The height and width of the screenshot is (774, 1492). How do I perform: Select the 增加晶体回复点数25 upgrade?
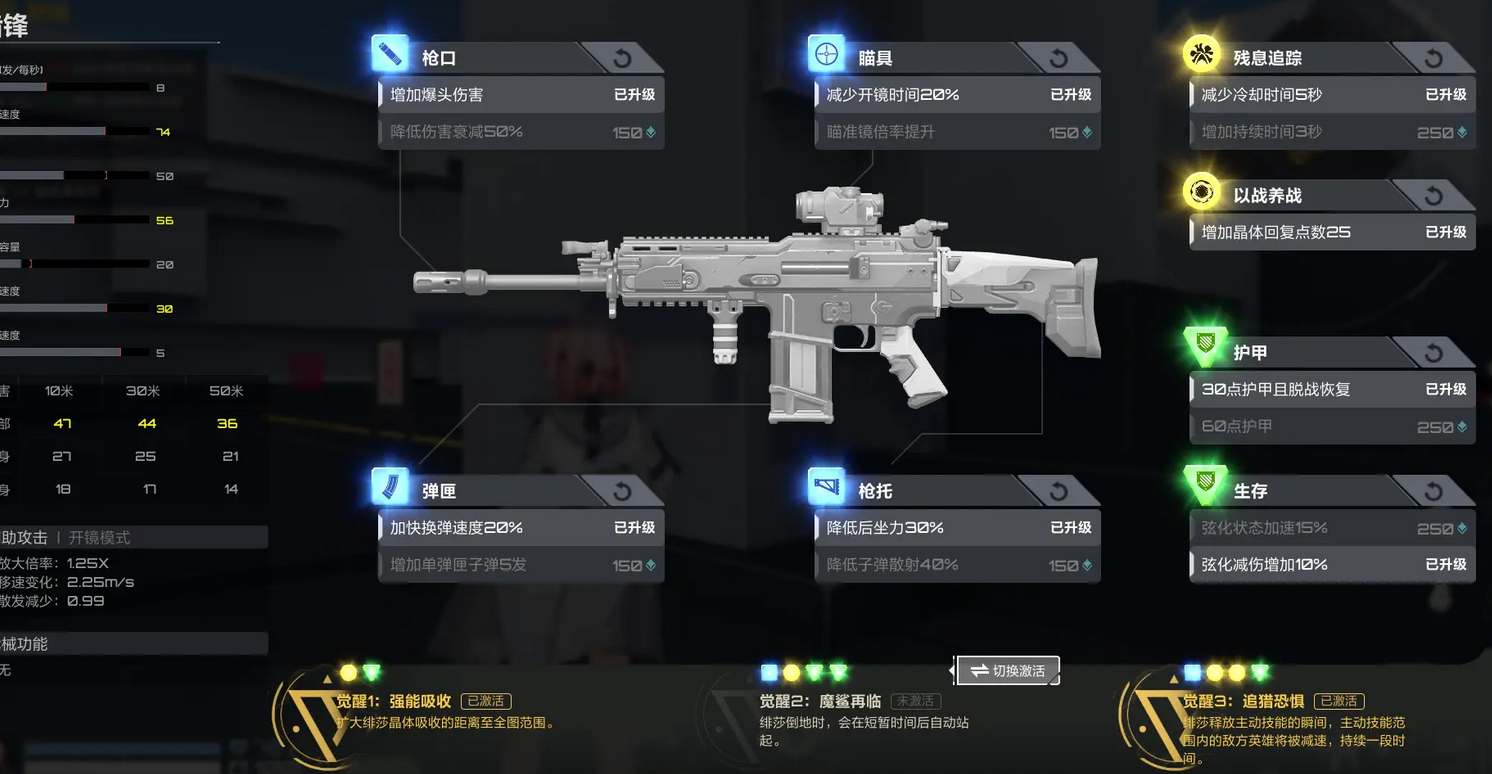[1332, 232]
